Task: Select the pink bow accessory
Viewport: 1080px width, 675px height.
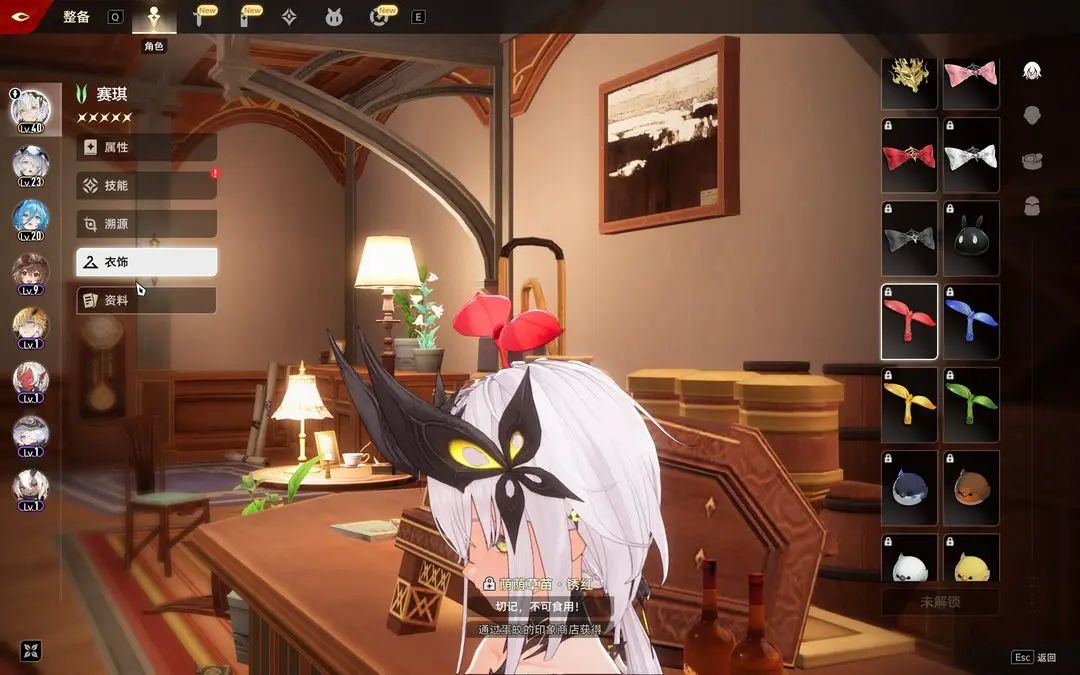Action: tap(971, 80)
